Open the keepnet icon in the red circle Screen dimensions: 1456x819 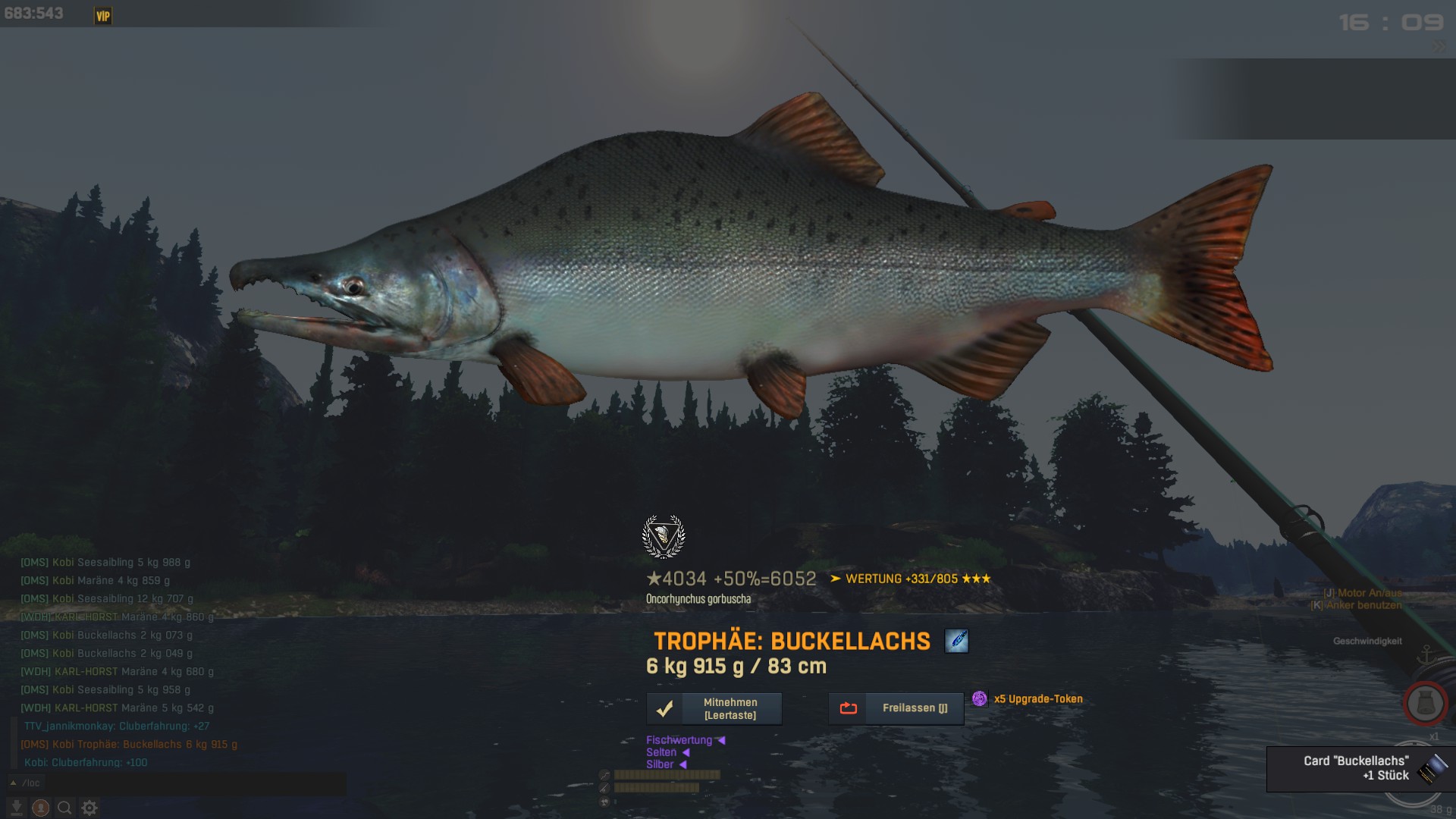pos(1425,704)
